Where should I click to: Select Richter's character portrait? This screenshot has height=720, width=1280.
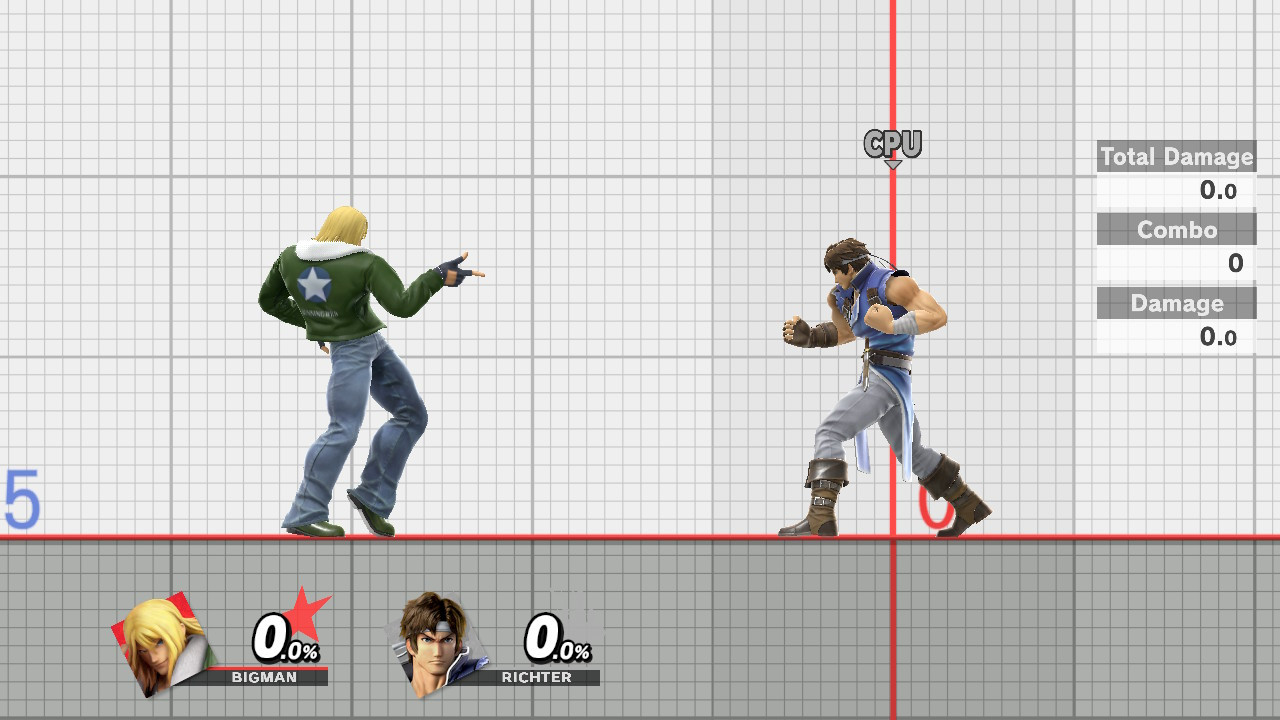(x=438, y=643)
